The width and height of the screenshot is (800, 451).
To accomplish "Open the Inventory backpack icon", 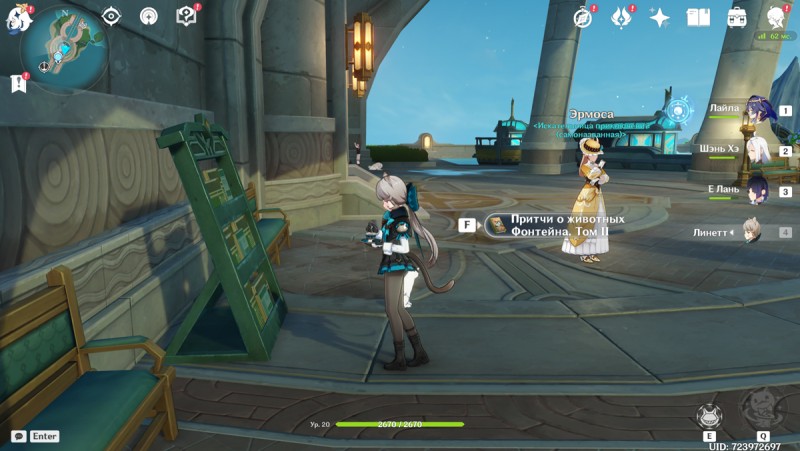I will [x=737, y=17].
